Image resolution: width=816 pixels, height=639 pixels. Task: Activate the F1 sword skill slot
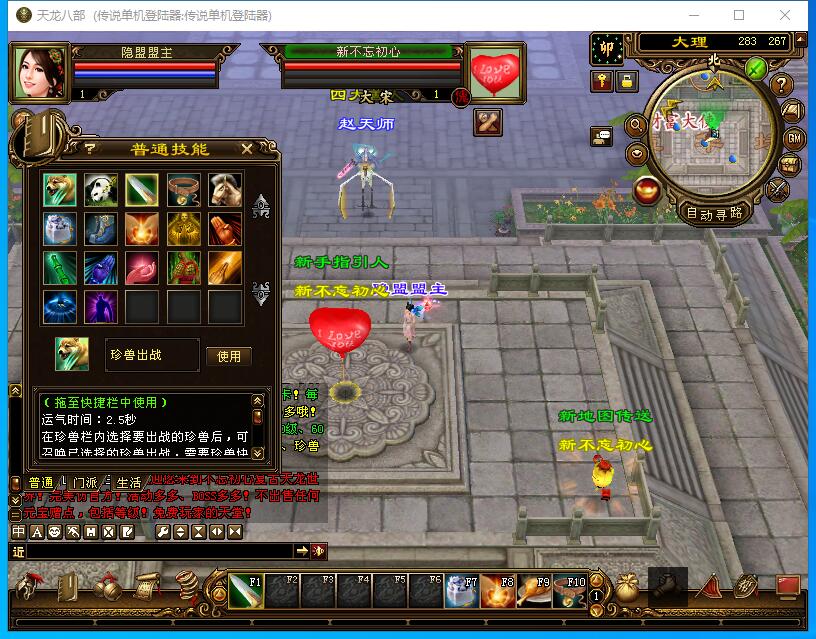click(x=246, y=591)
